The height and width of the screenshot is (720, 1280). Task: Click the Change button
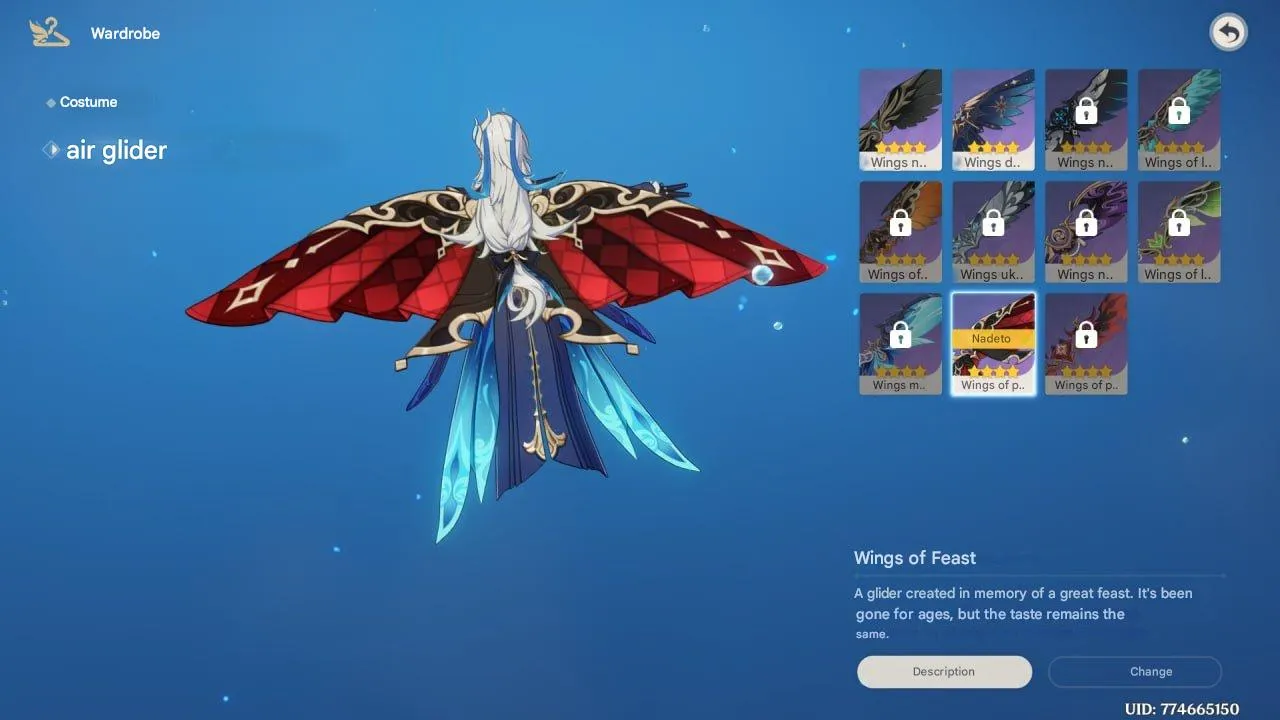point(1135,671)
